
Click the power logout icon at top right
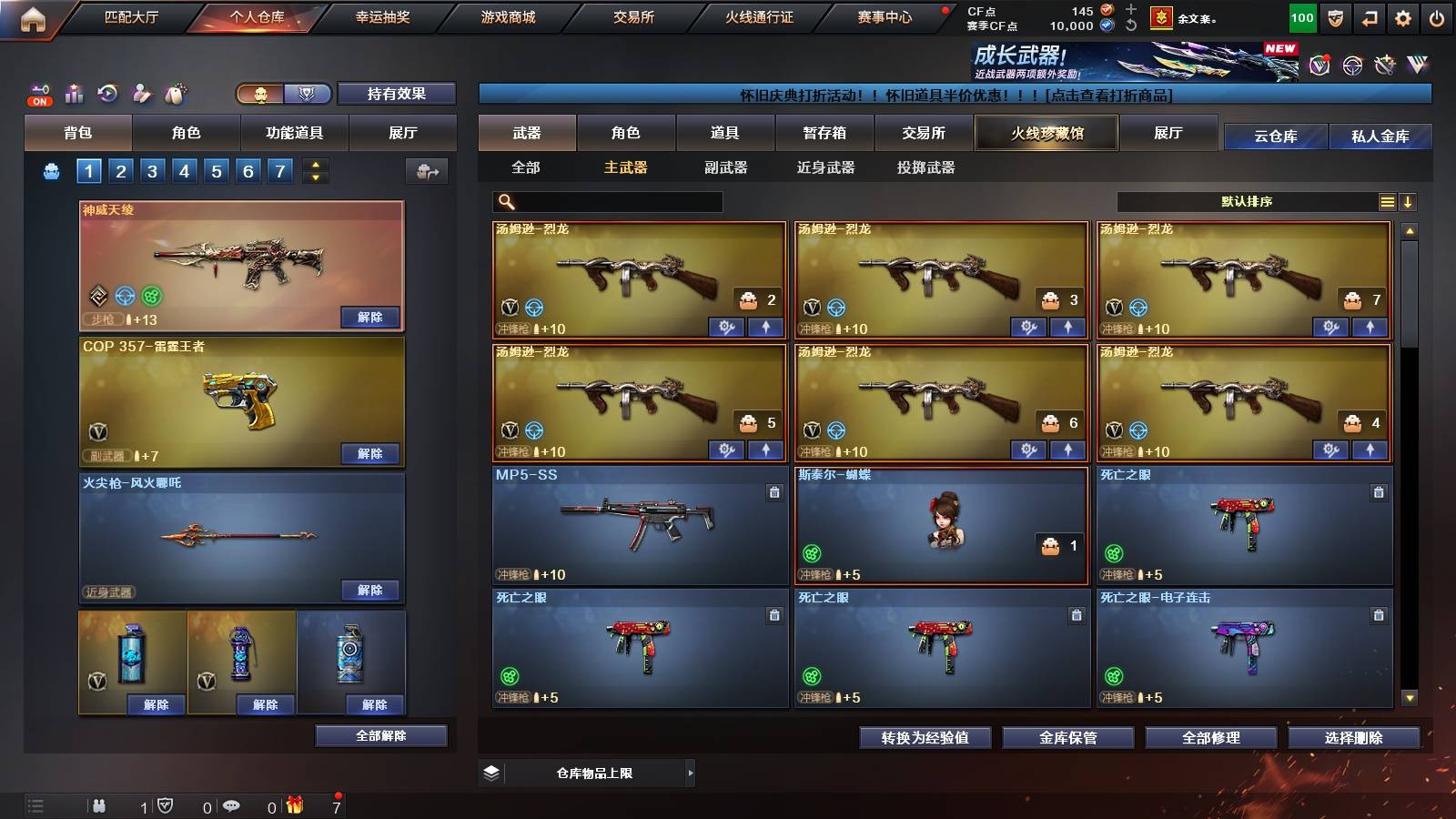tap(1437, 16)
